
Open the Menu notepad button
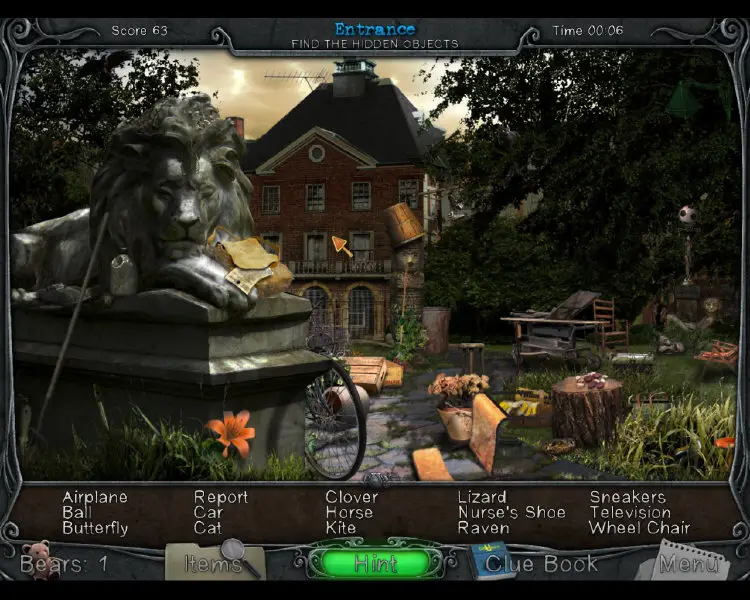[x=690, y=564]
